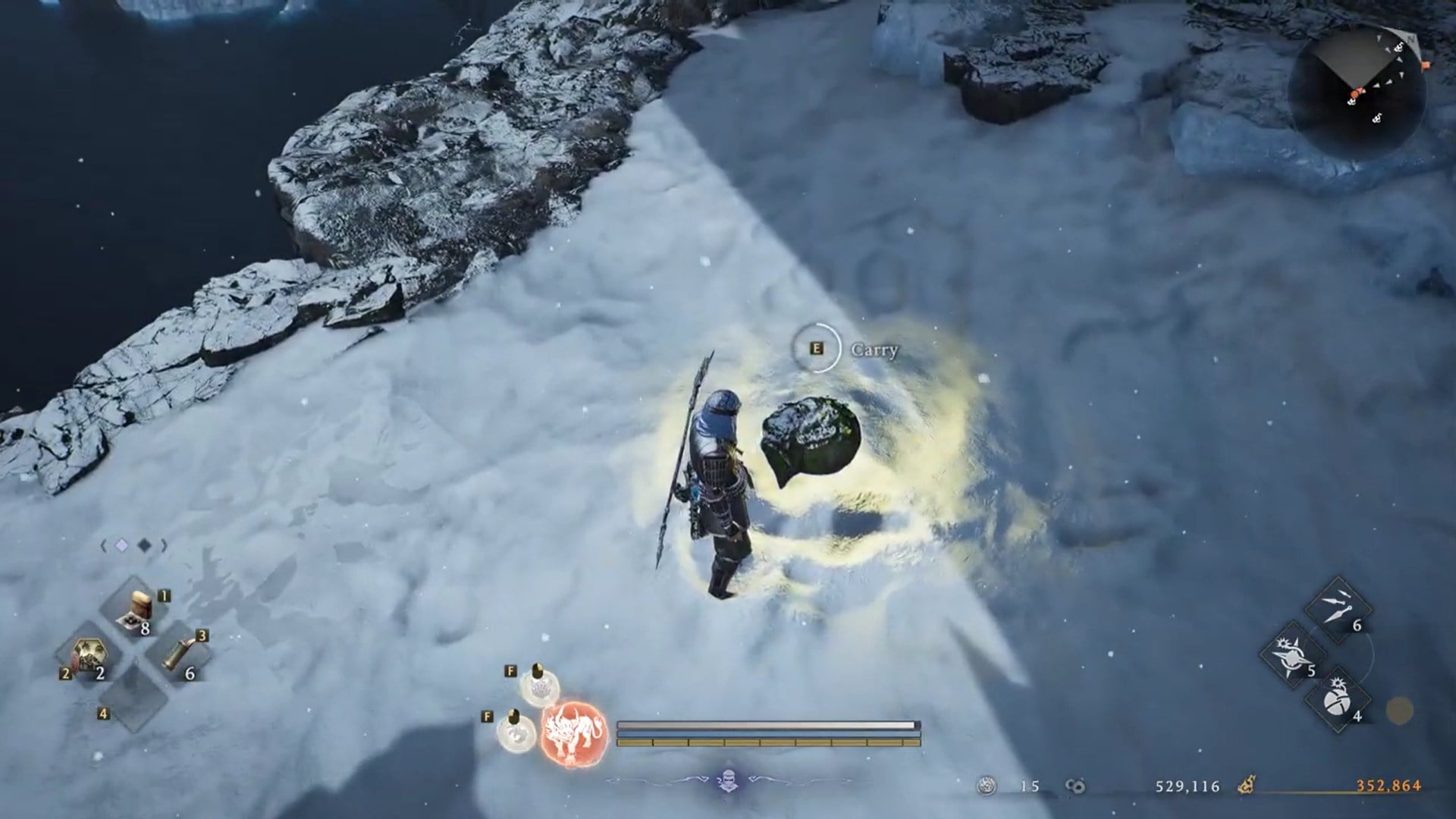Use the scroll case item in quickslot 3
The height and width of the screenshot is (819, 1456).
[178, 653]
